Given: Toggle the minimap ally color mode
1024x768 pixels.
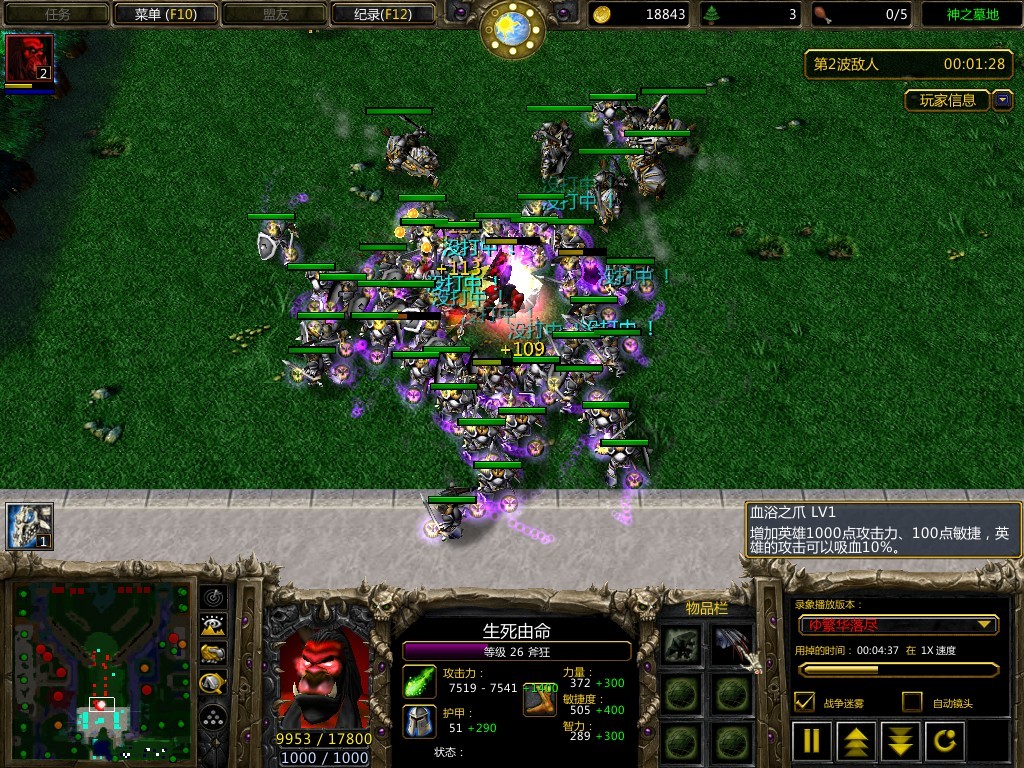Looking at the screenshot, I should click(214, 654).
